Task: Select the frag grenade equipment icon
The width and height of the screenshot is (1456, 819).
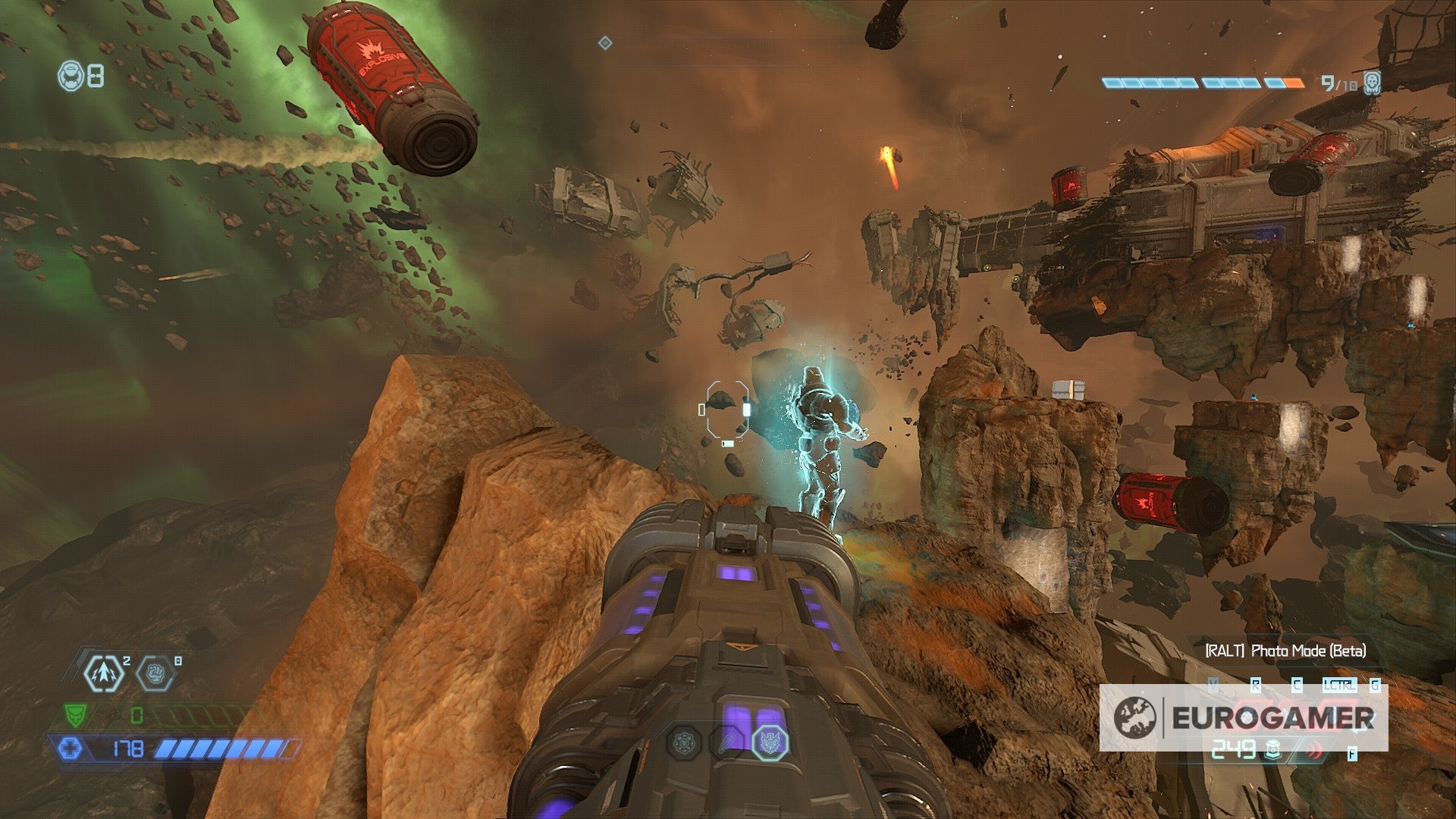Action: coord(102,673)
